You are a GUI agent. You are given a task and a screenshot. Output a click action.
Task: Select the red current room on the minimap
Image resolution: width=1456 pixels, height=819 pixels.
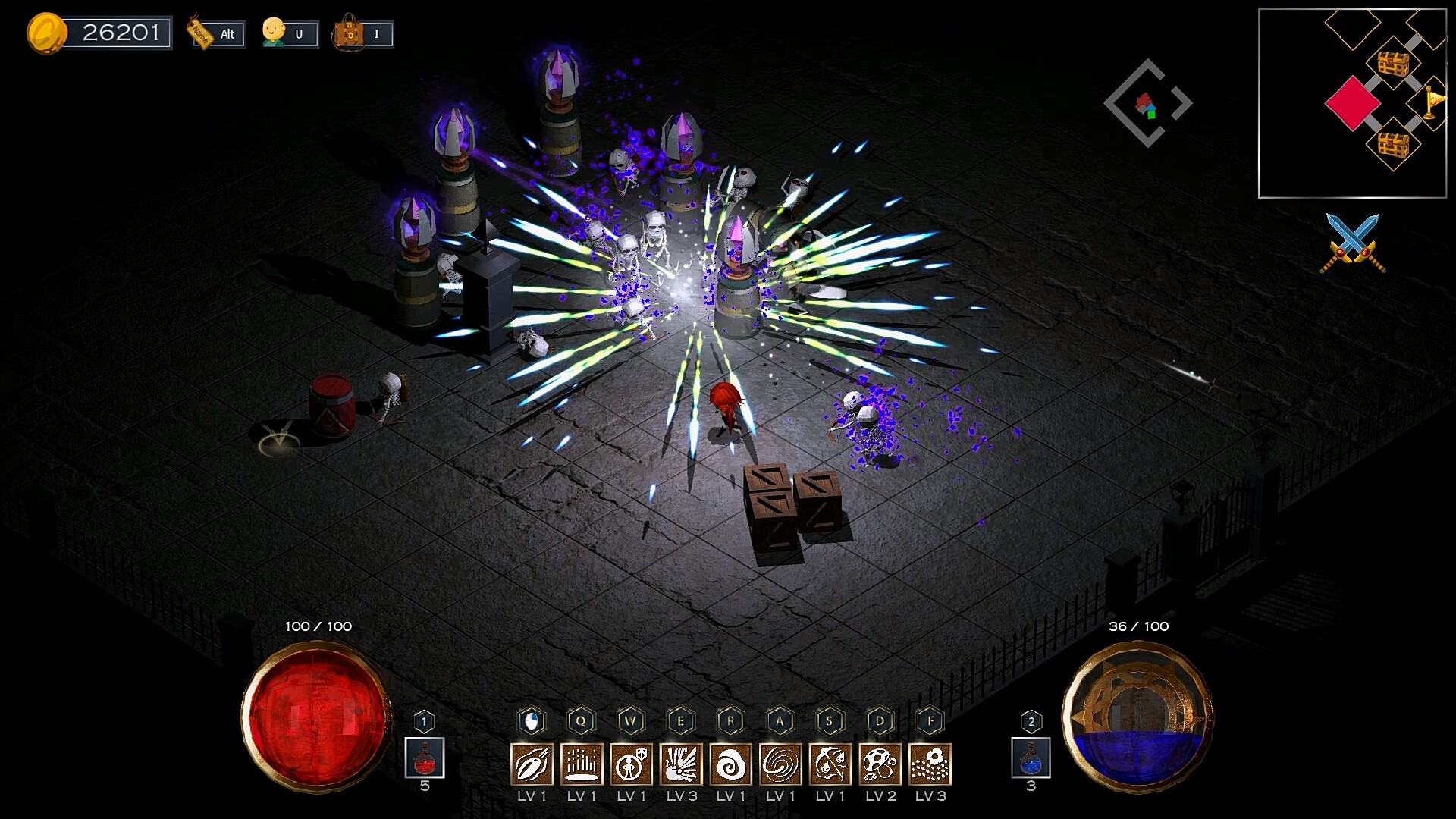coord(1352,103)
